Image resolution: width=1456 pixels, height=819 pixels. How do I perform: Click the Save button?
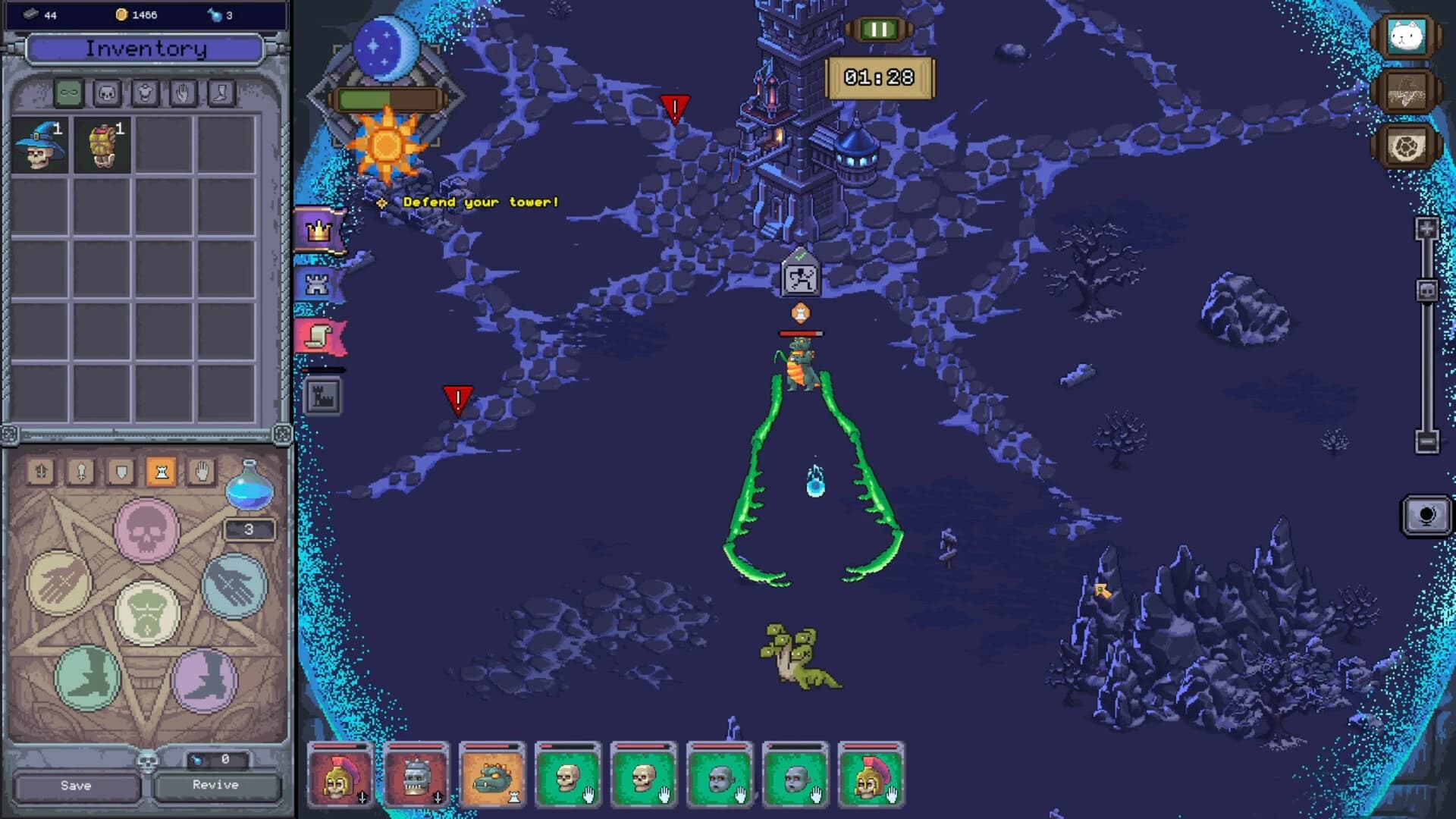point(76,786)
